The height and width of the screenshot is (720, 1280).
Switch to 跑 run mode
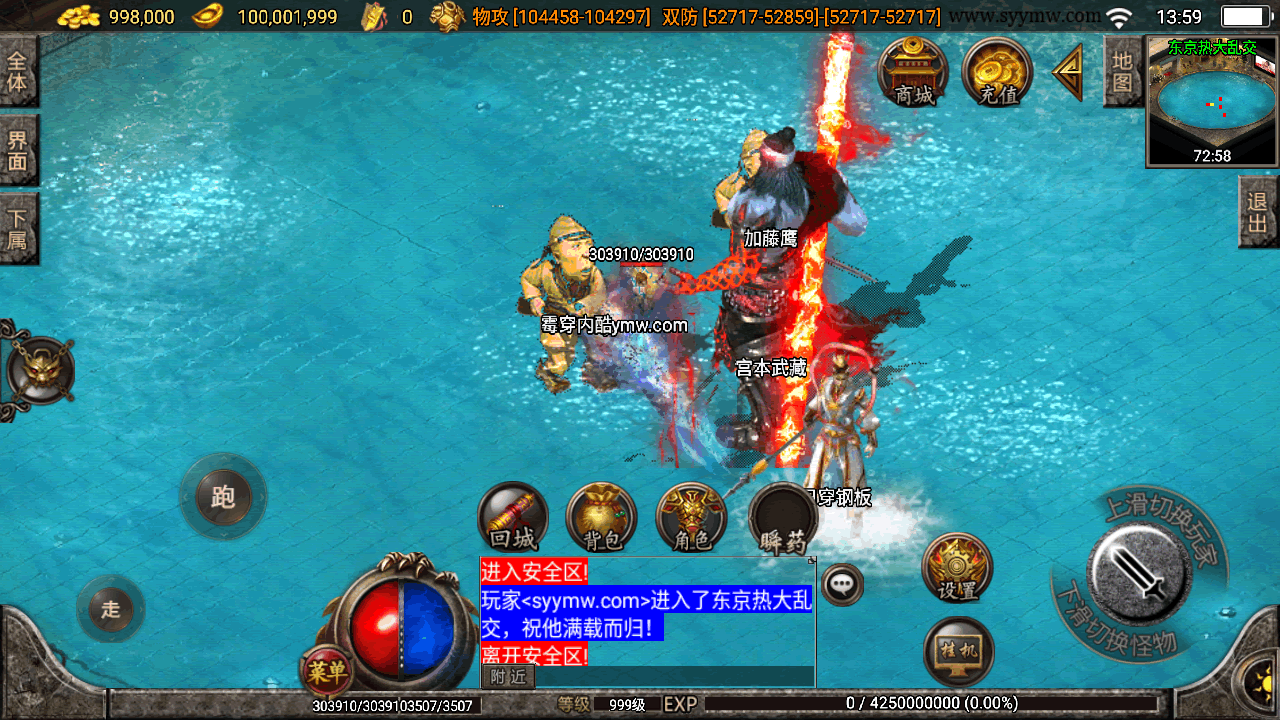[x=223, y=497]
